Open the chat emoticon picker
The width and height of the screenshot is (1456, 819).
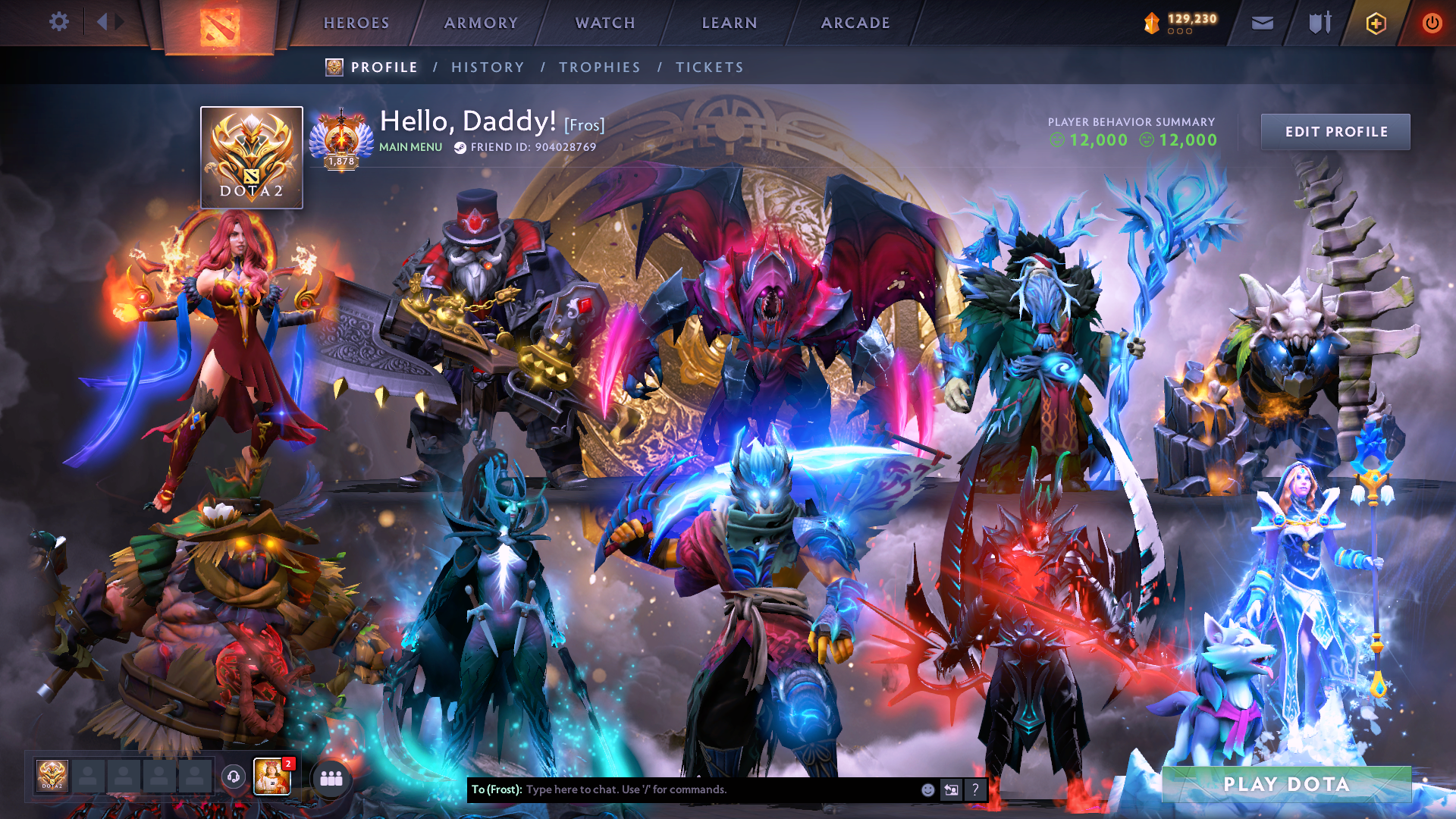[x=927, y=789]
